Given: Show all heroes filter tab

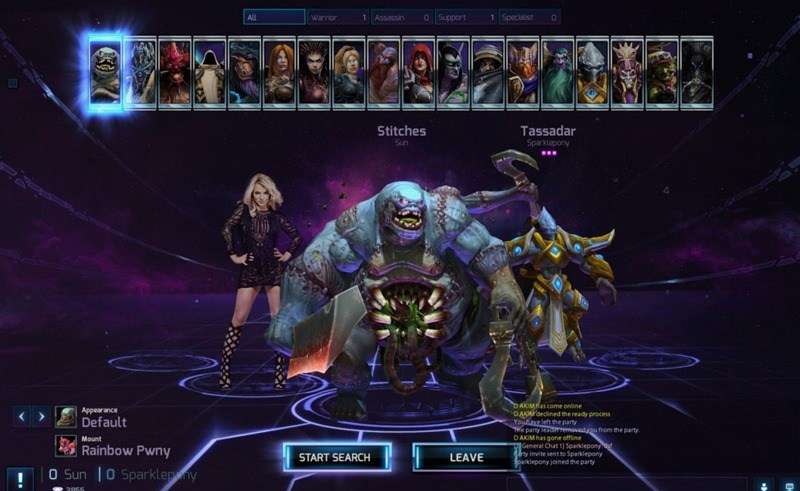Looking at the screenshot, I should tap(274, 17).
